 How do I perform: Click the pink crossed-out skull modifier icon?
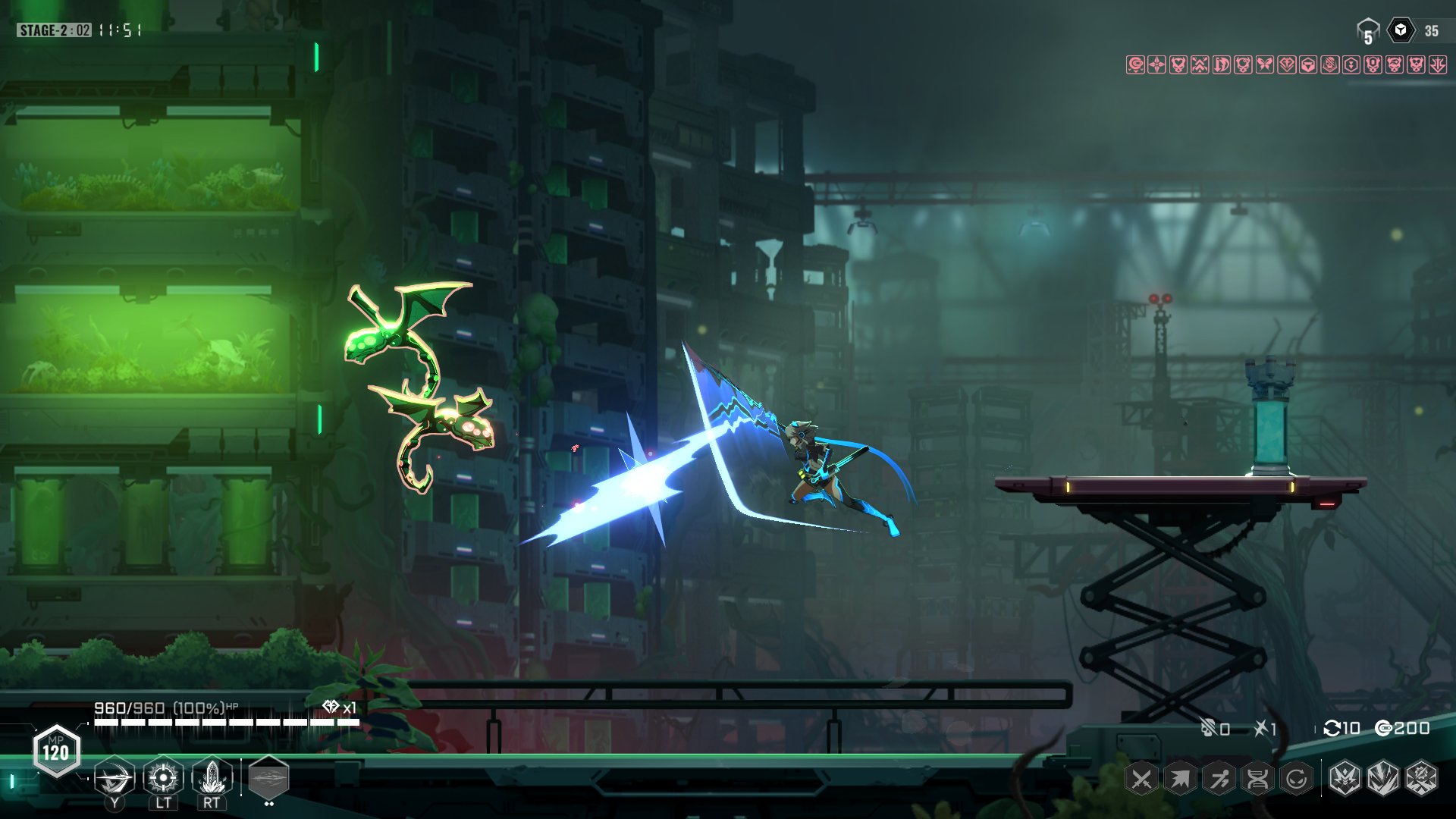point(1330,64)
